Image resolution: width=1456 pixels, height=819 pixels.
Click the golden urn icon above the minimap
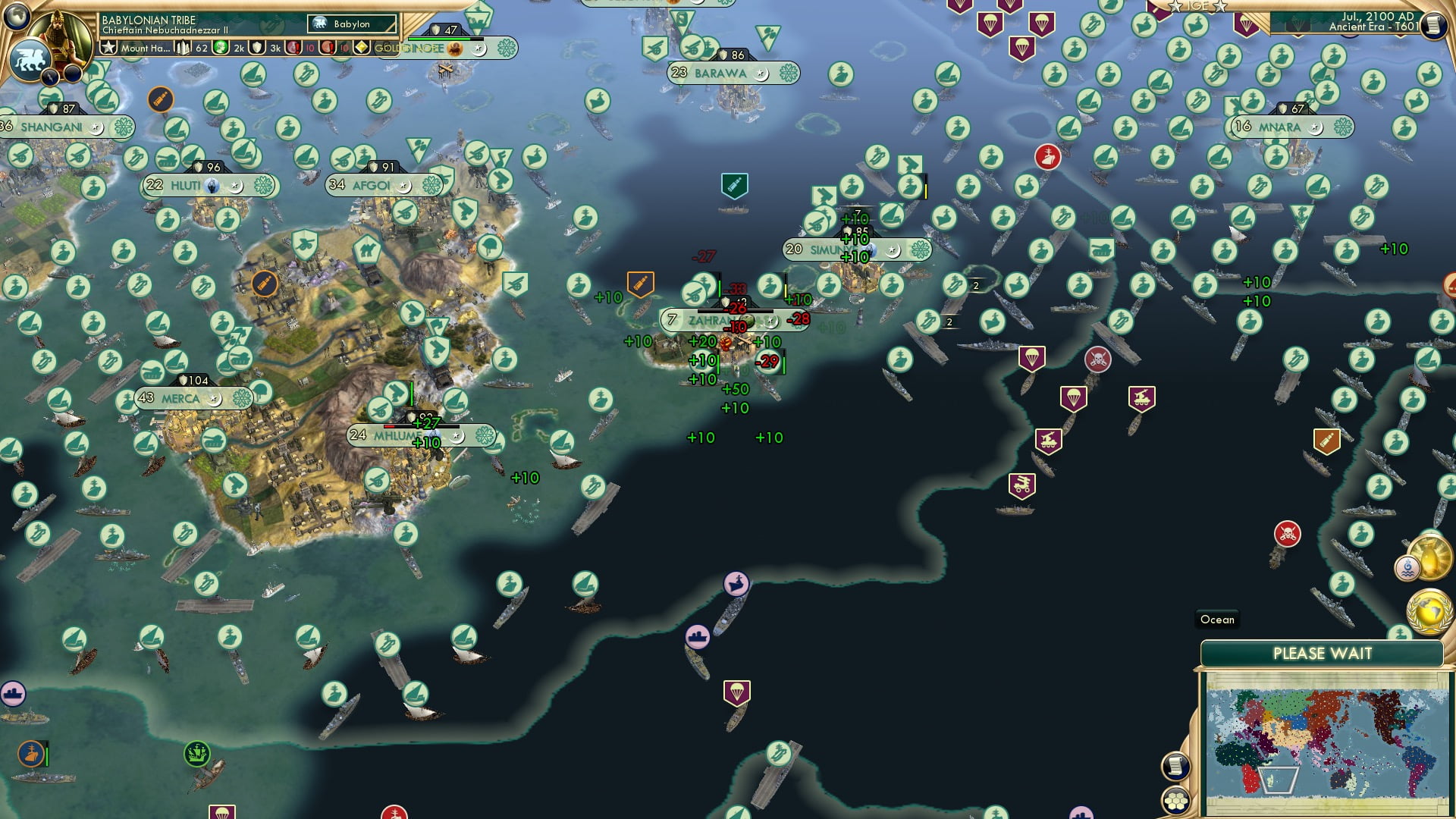pyautogui.click(x=1431, y=557)
